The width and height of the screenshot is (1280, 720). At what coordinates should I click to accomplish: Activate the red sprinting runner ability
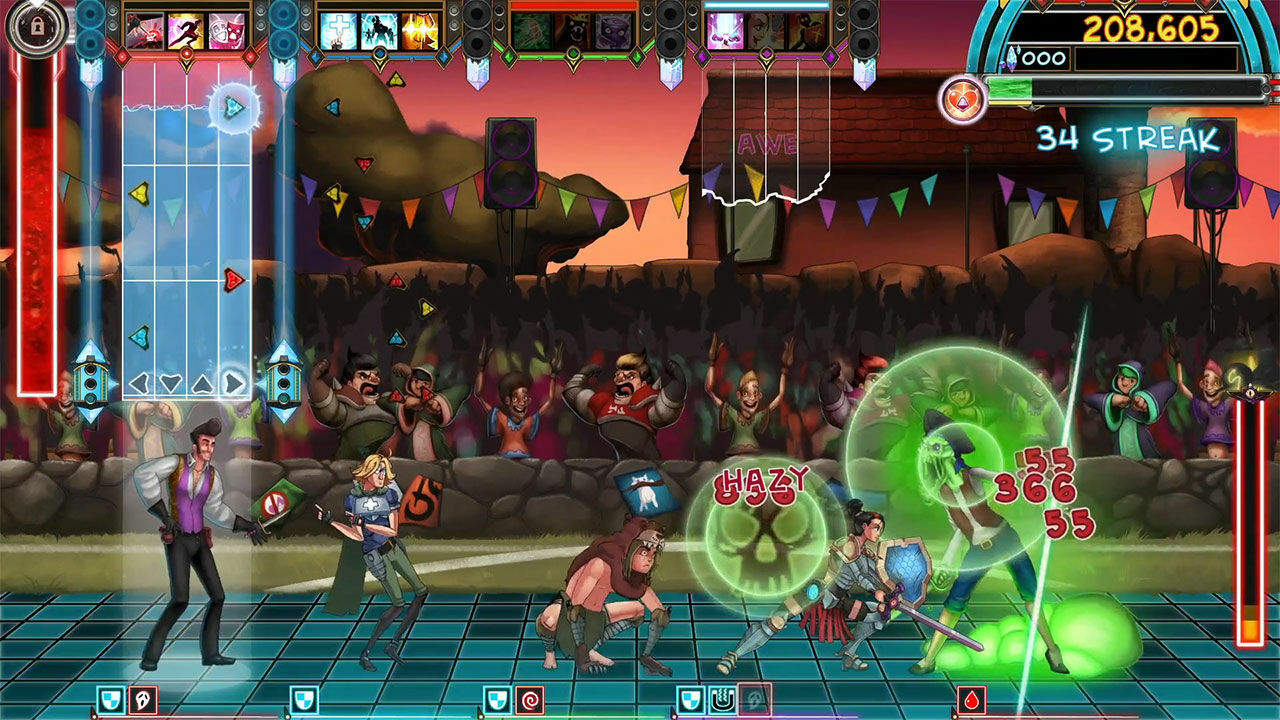183,30
